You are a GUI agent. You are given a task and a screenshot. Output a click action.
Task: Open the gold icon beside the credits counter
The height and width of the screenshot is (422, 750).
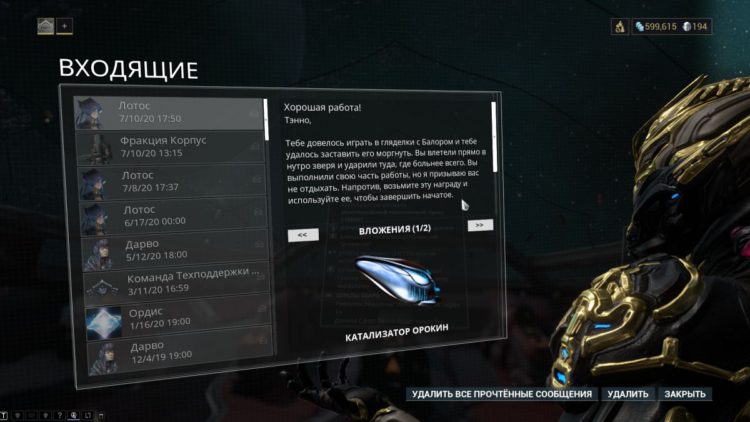[x=620, y=27]
